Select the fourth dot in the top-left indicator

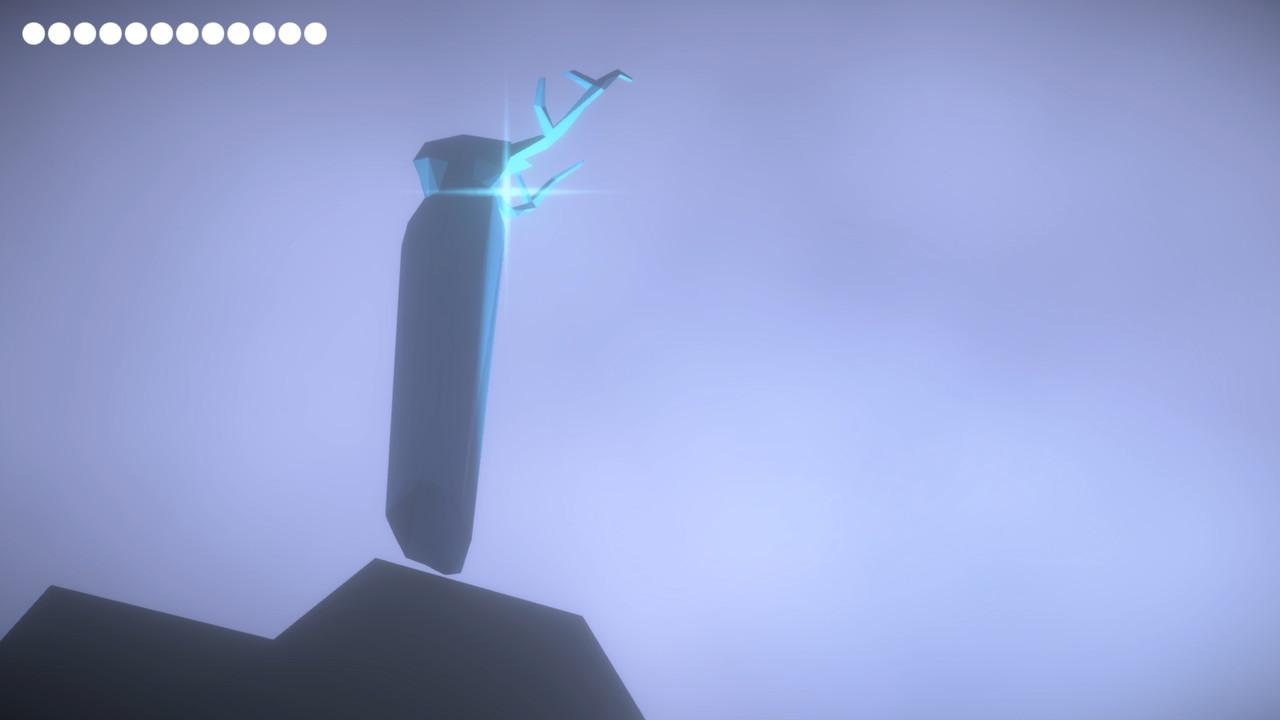[x=108, y=33]
